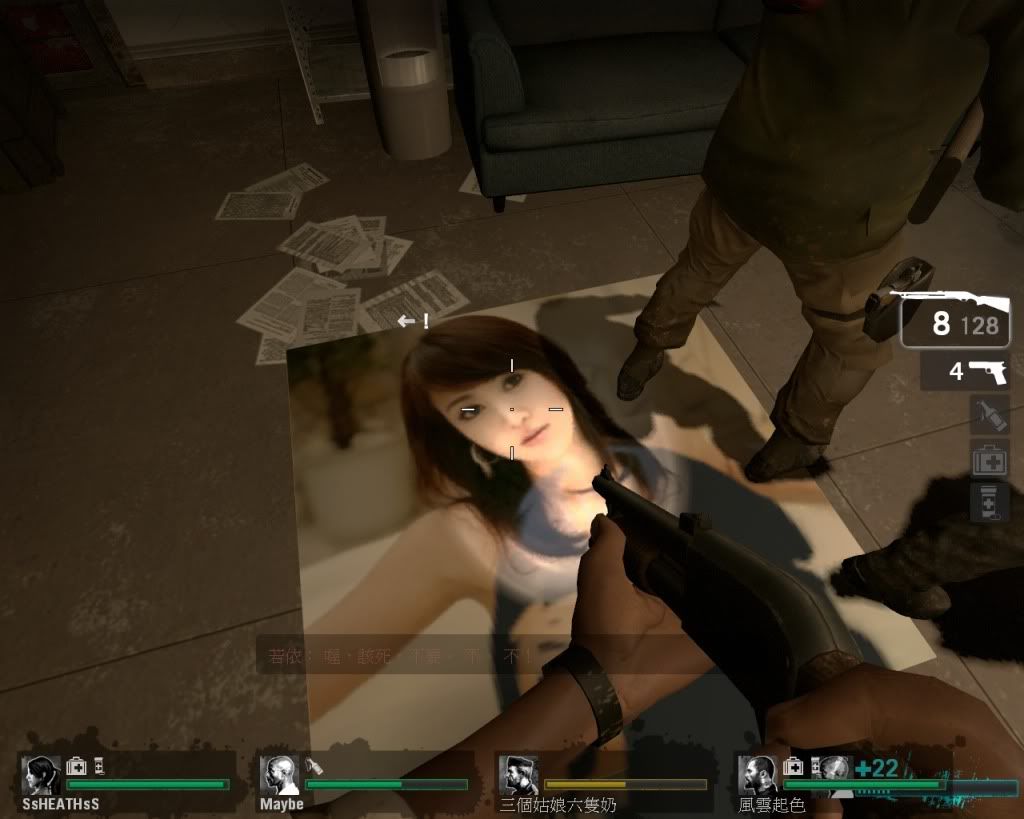The height and width of the screenshot is (819, 1024).
Task: Choose the first aid kit slot
Action: (989, 459)
